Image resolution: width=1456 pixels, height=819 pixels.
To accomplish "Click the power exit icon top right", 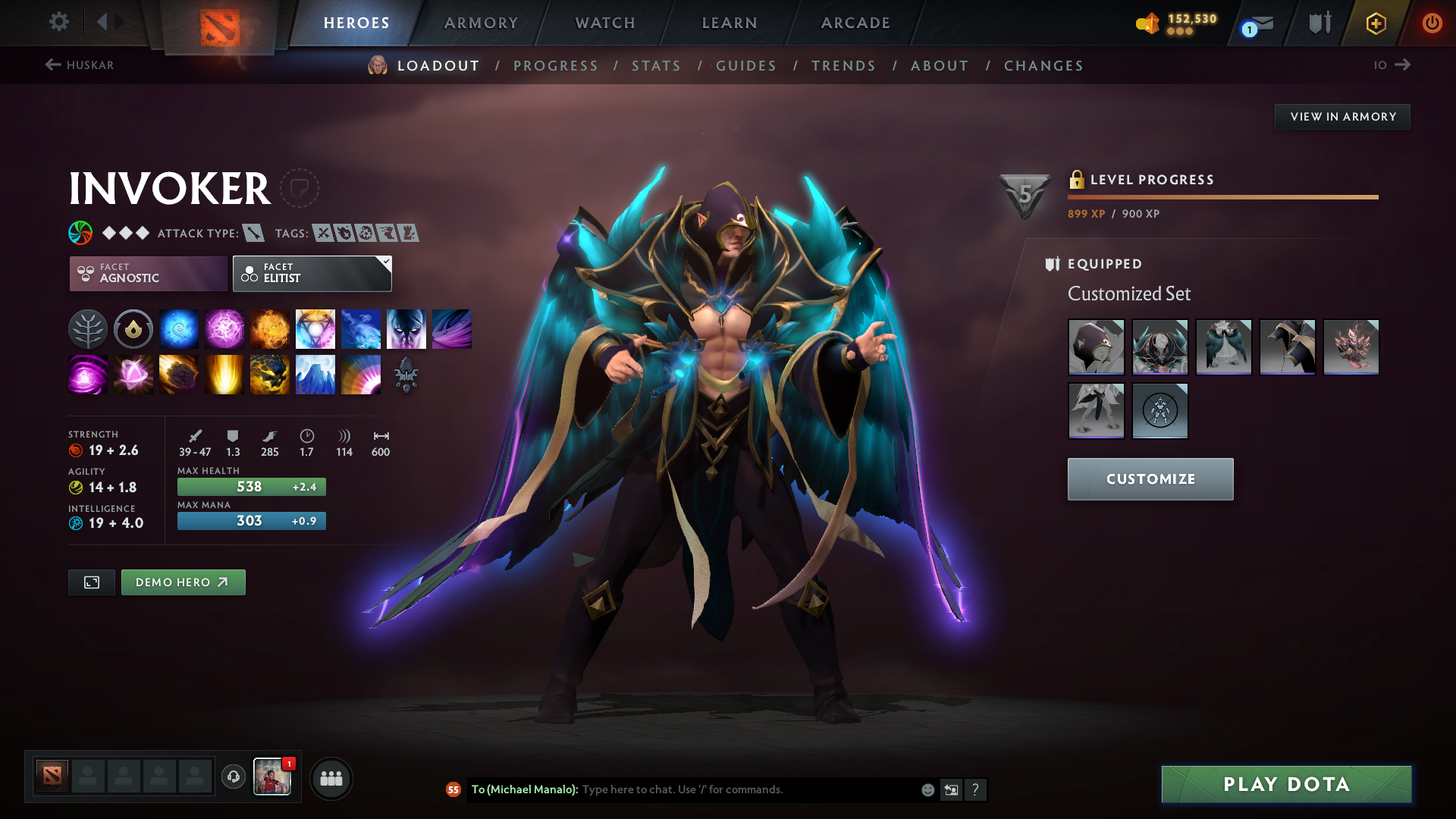I will click(x=1432, y=23).
